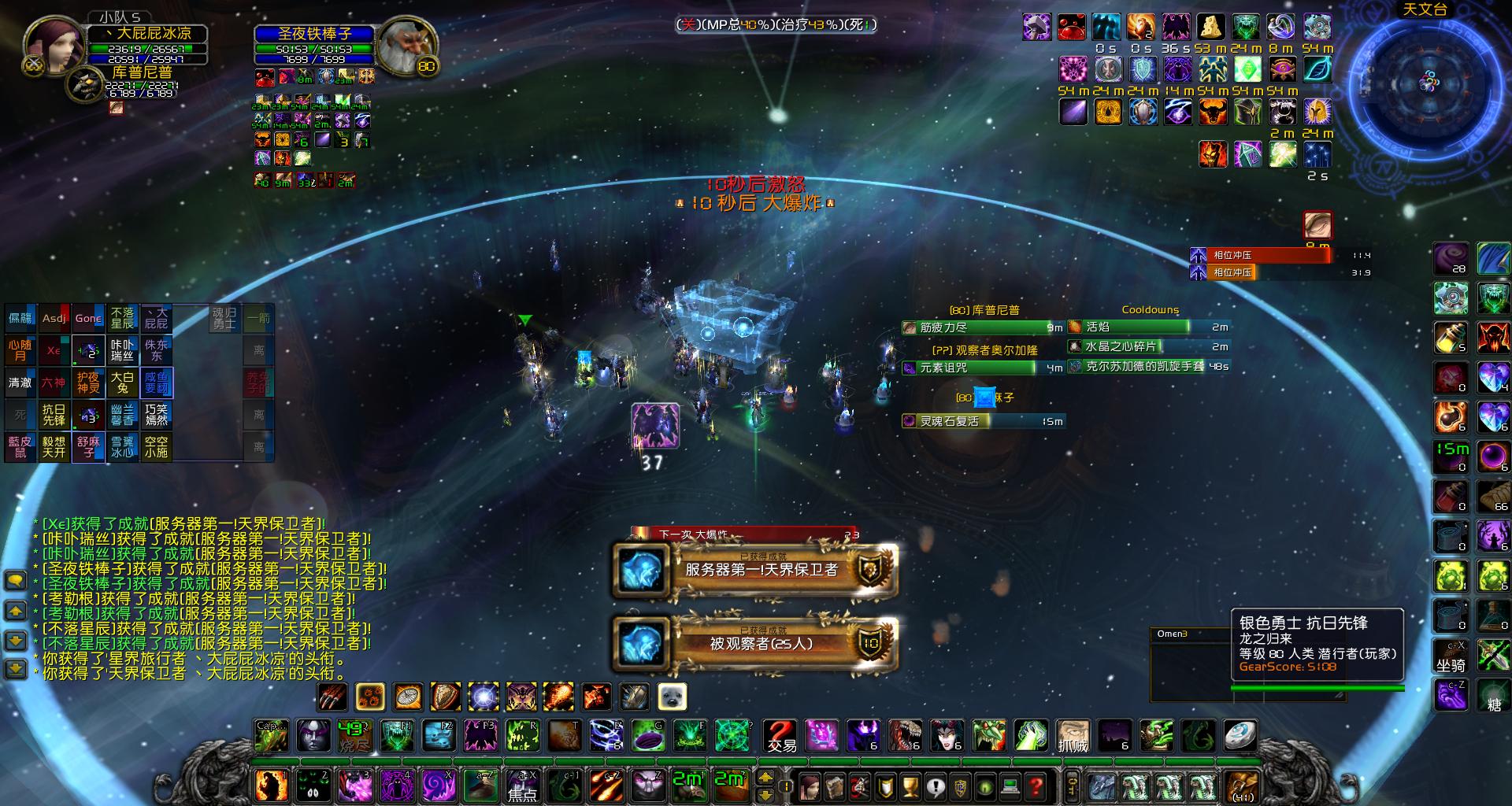Select the Asdj raid frame
1512x806 pixels.
click(54, 318)
